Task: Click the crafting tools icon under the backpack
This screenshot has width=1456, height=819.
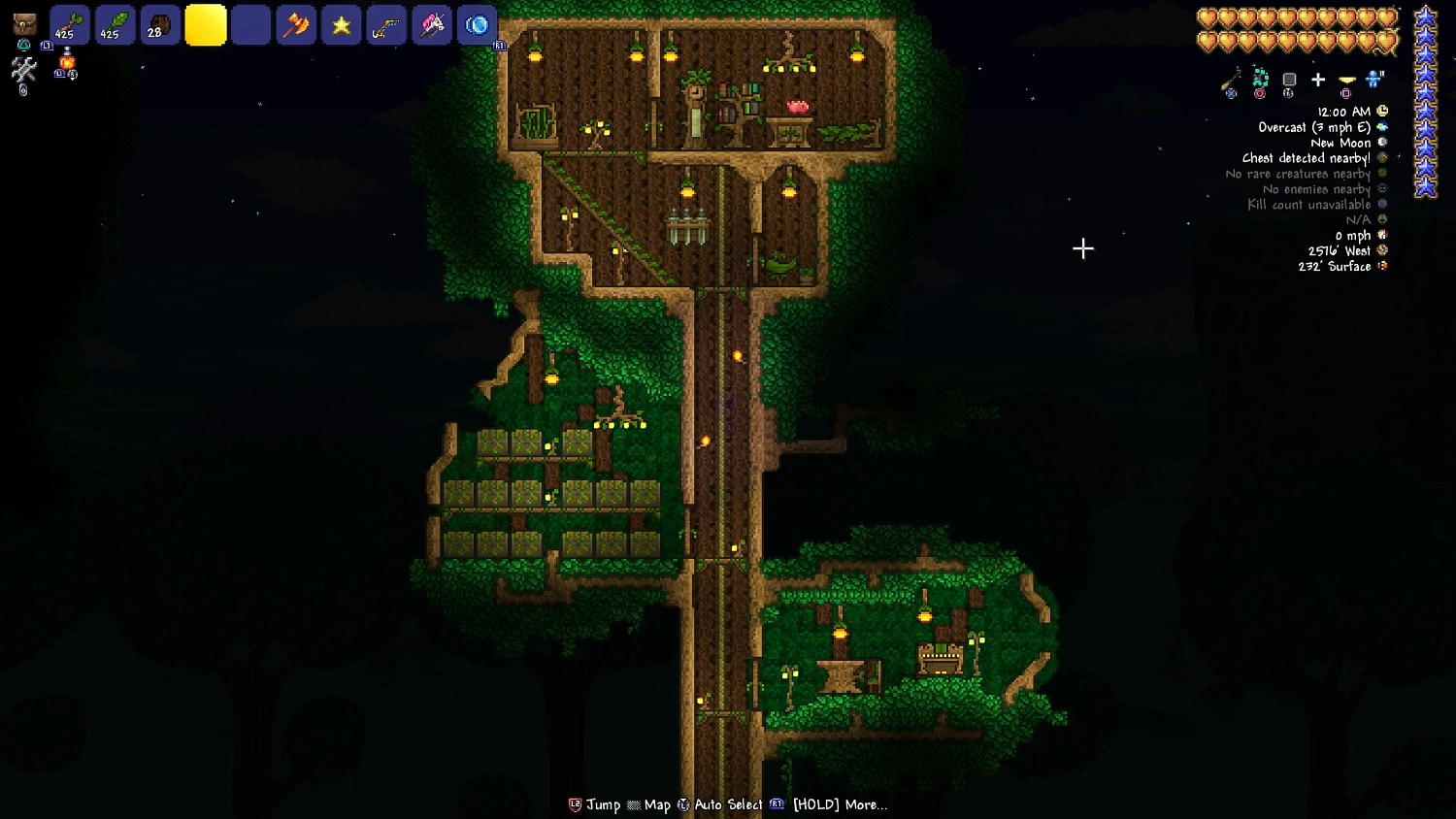Action: click(x=22, y=70)
